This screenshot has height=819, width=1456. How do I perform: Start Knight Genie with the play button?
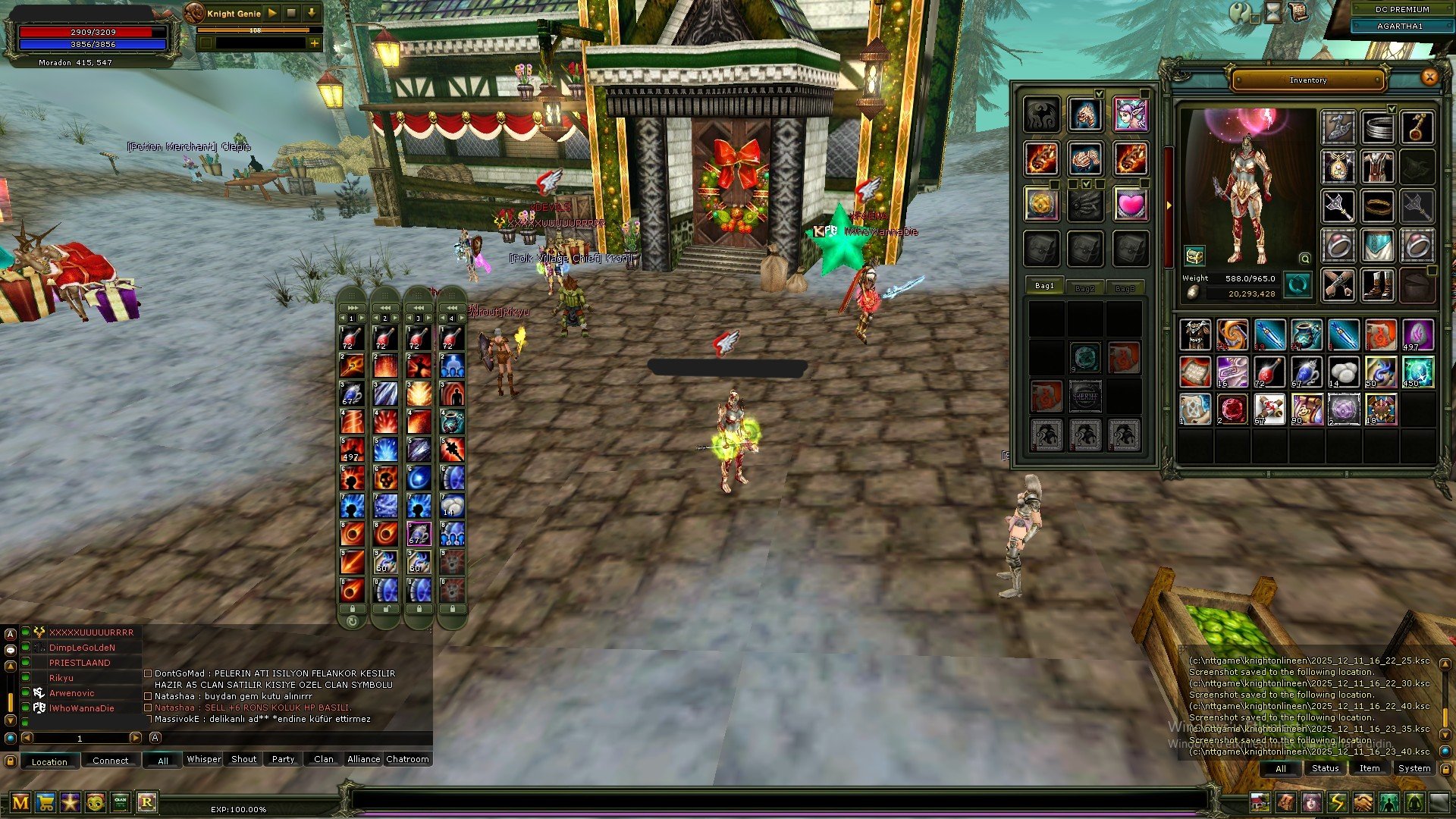tap(272, 13)
